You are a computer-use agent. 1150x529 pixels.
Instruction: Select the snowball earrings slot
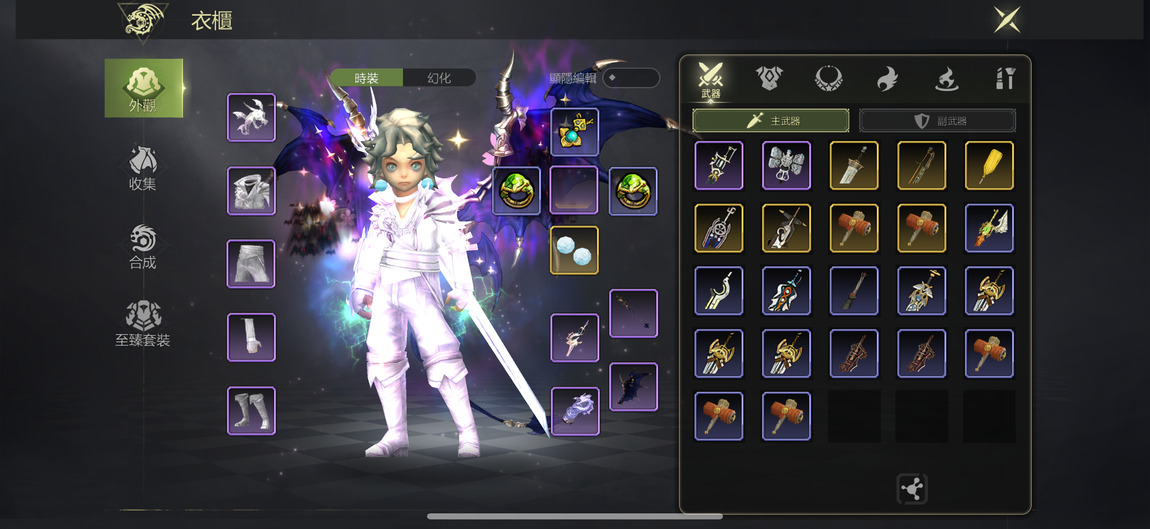(574, 250)
